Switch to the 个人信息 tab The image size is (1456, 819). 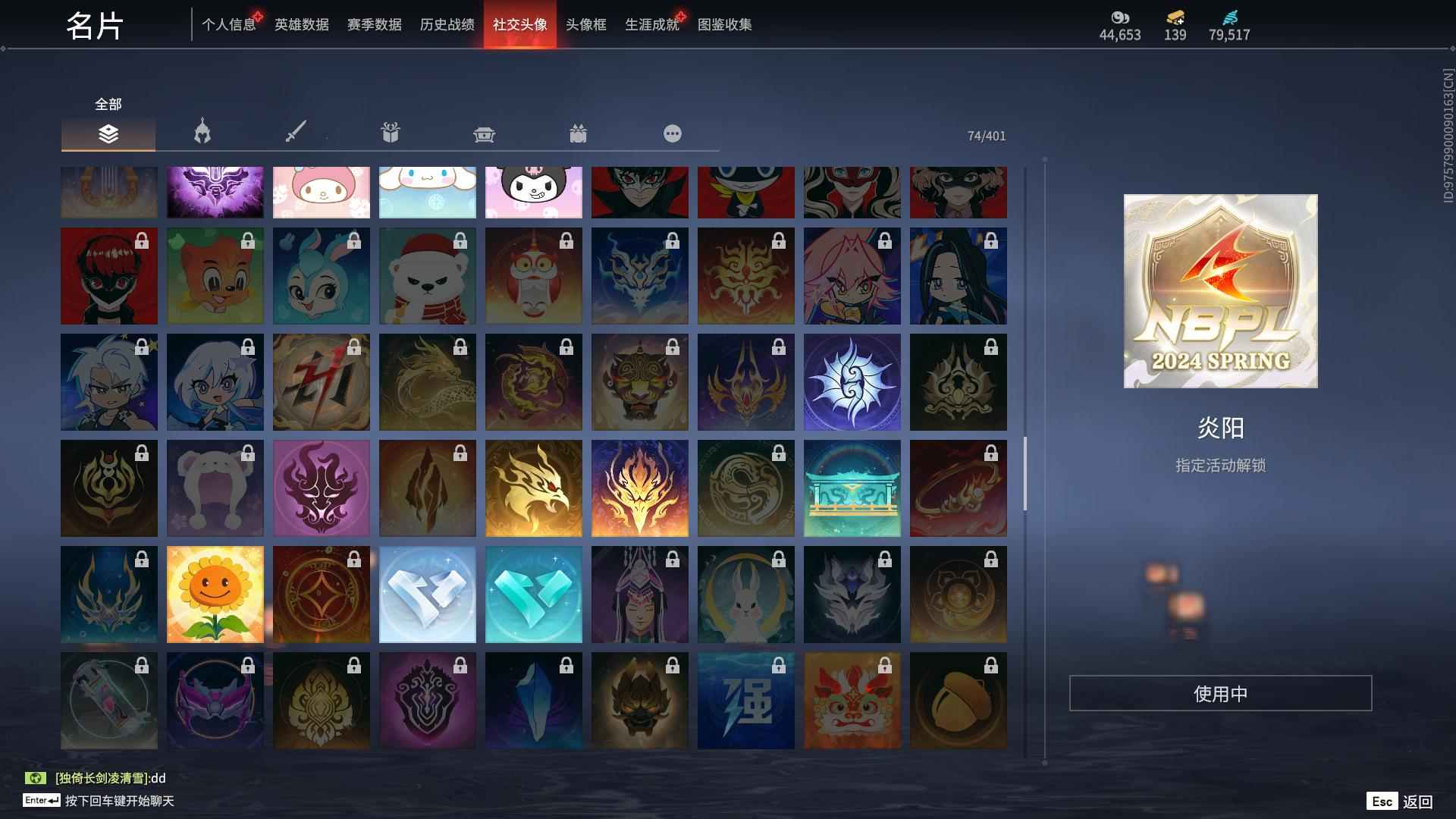[x=229, y=24]
